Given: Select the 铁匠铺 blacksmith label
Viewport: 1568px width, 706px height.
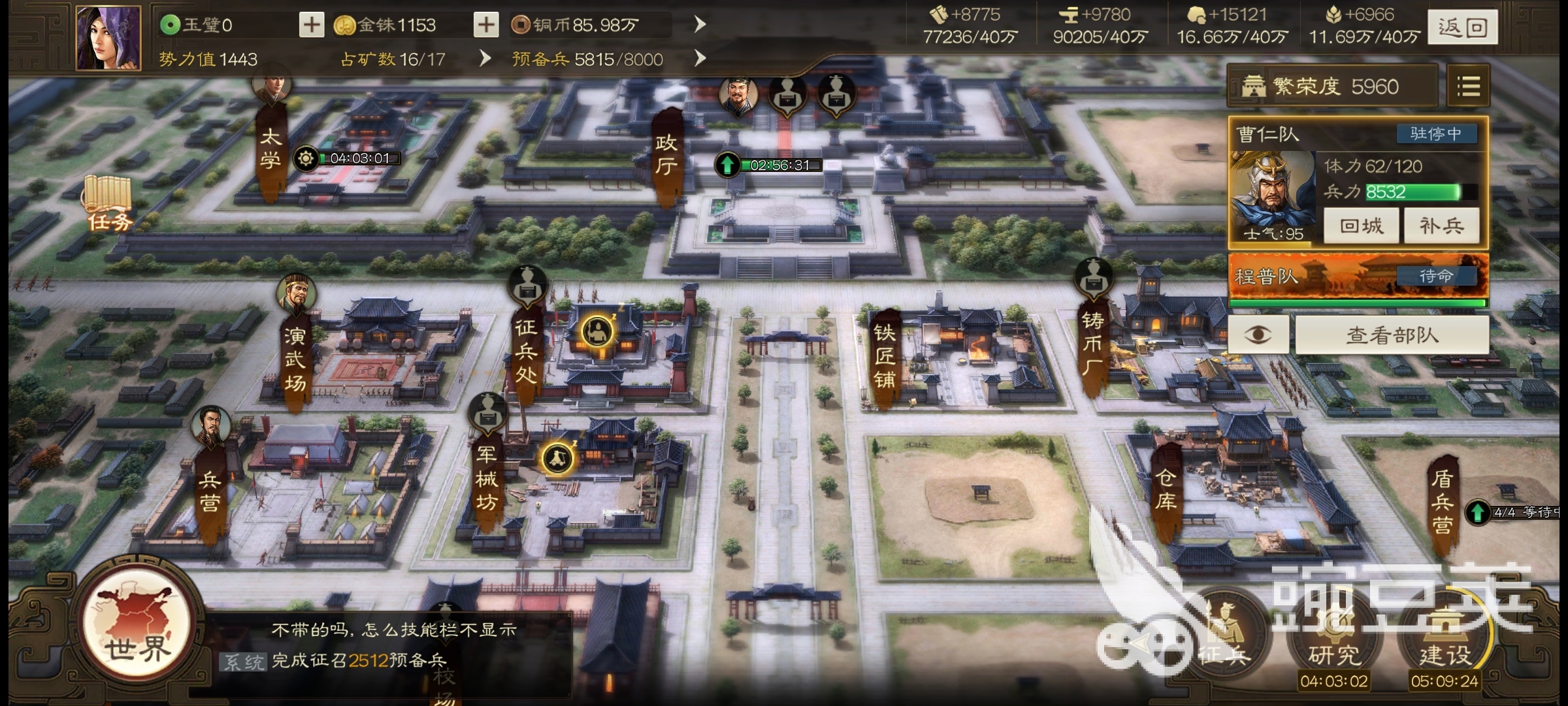Looking at the screenshot, I should (x=884, y=356).
